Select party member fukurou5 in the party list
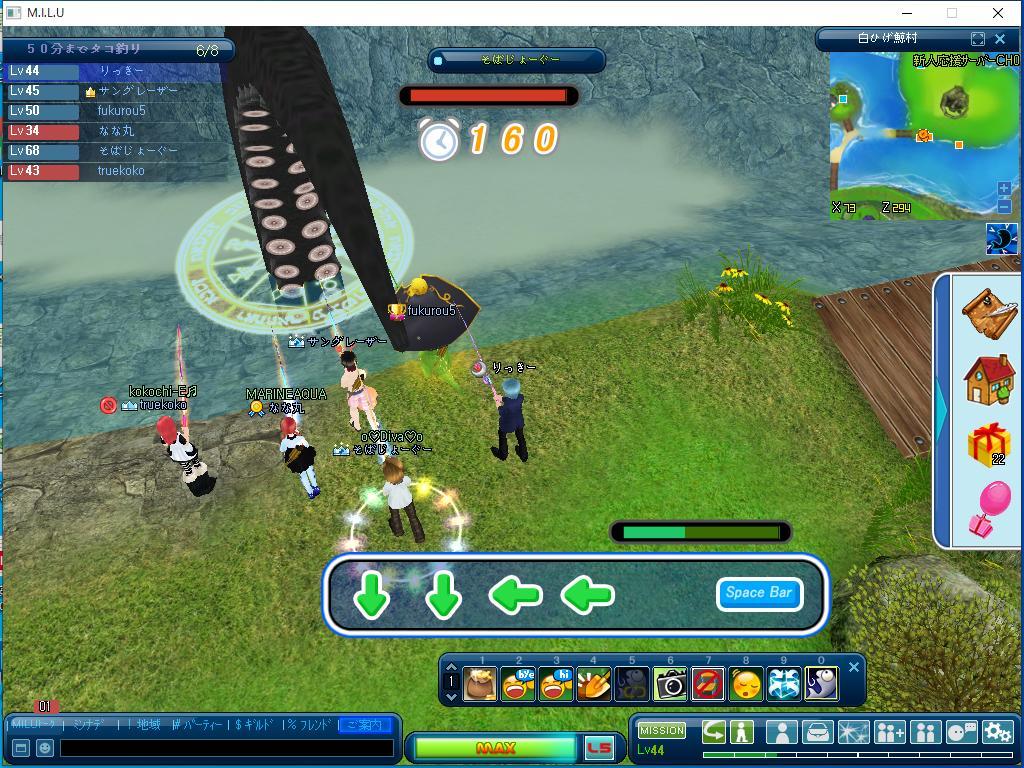The width and height of the screenshot is (1024, 768). point(120,111)
